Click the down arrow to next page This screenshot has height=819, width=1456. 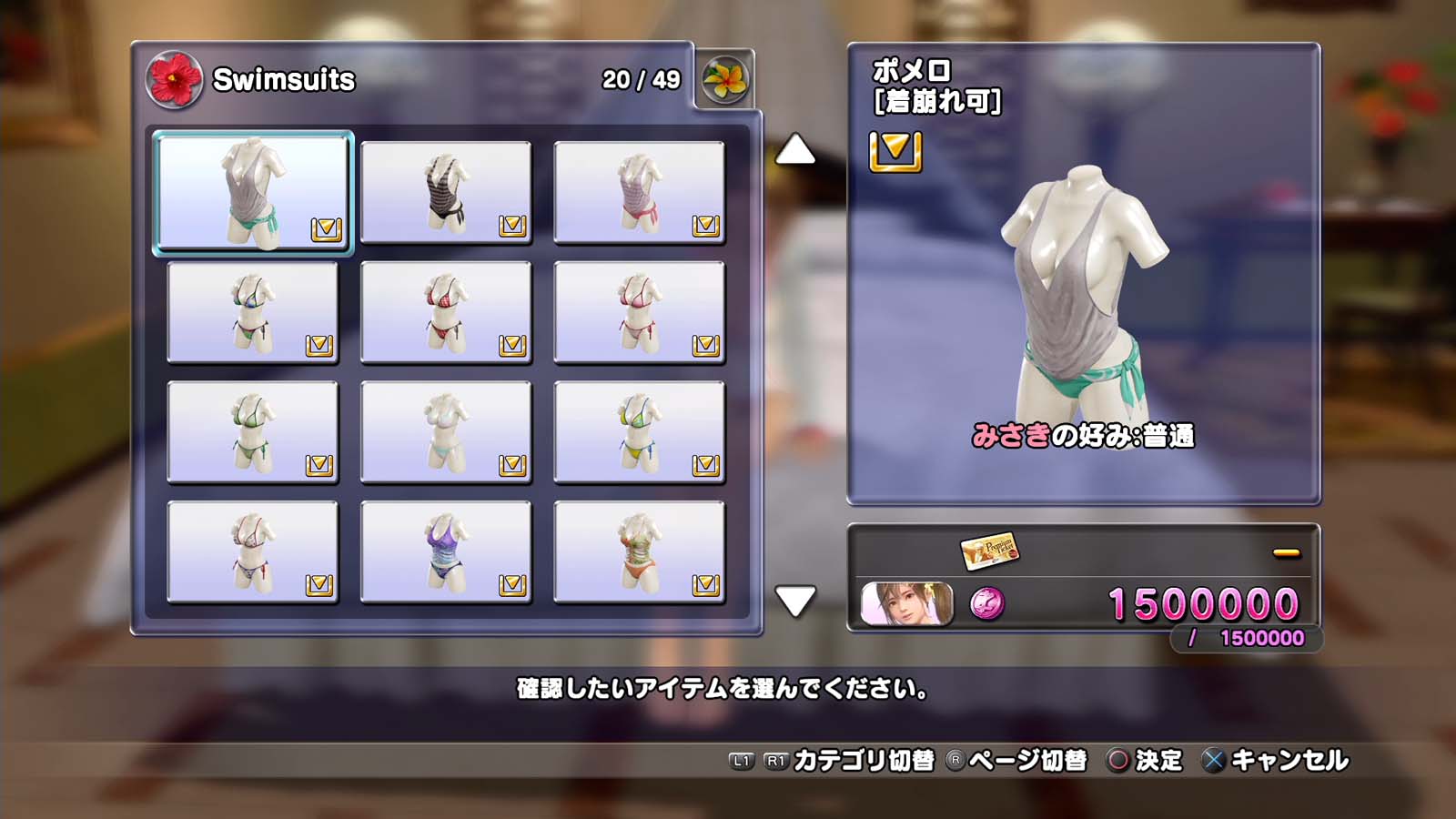(x=794, y=601)
